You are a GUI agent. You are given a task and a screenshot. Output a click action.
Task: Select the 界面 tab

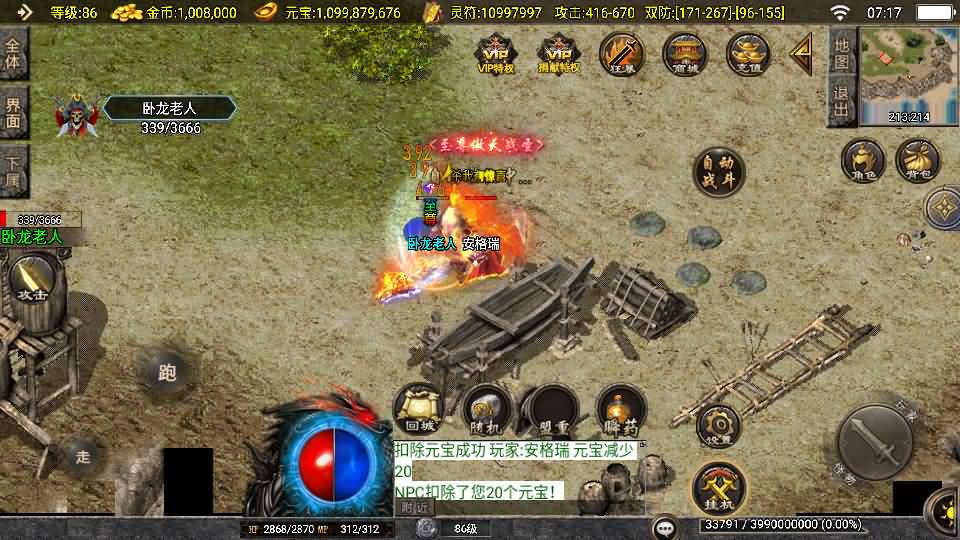tap(14, 112)
